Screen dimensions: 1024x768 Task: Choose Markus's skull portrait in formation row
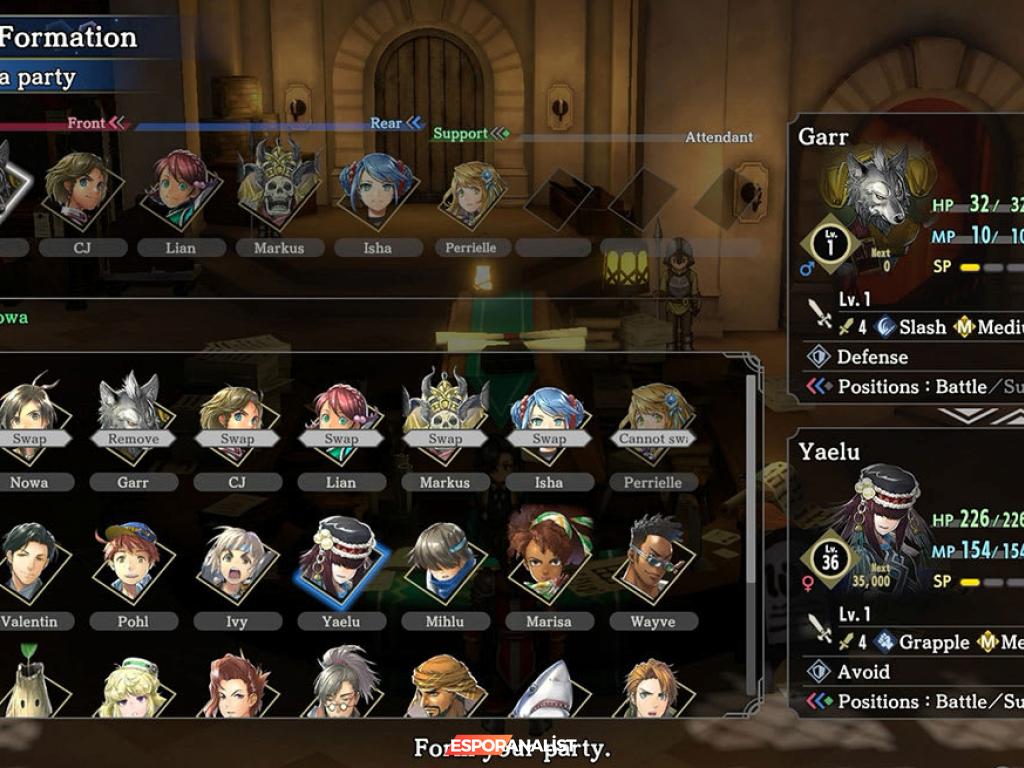[279, 187]
